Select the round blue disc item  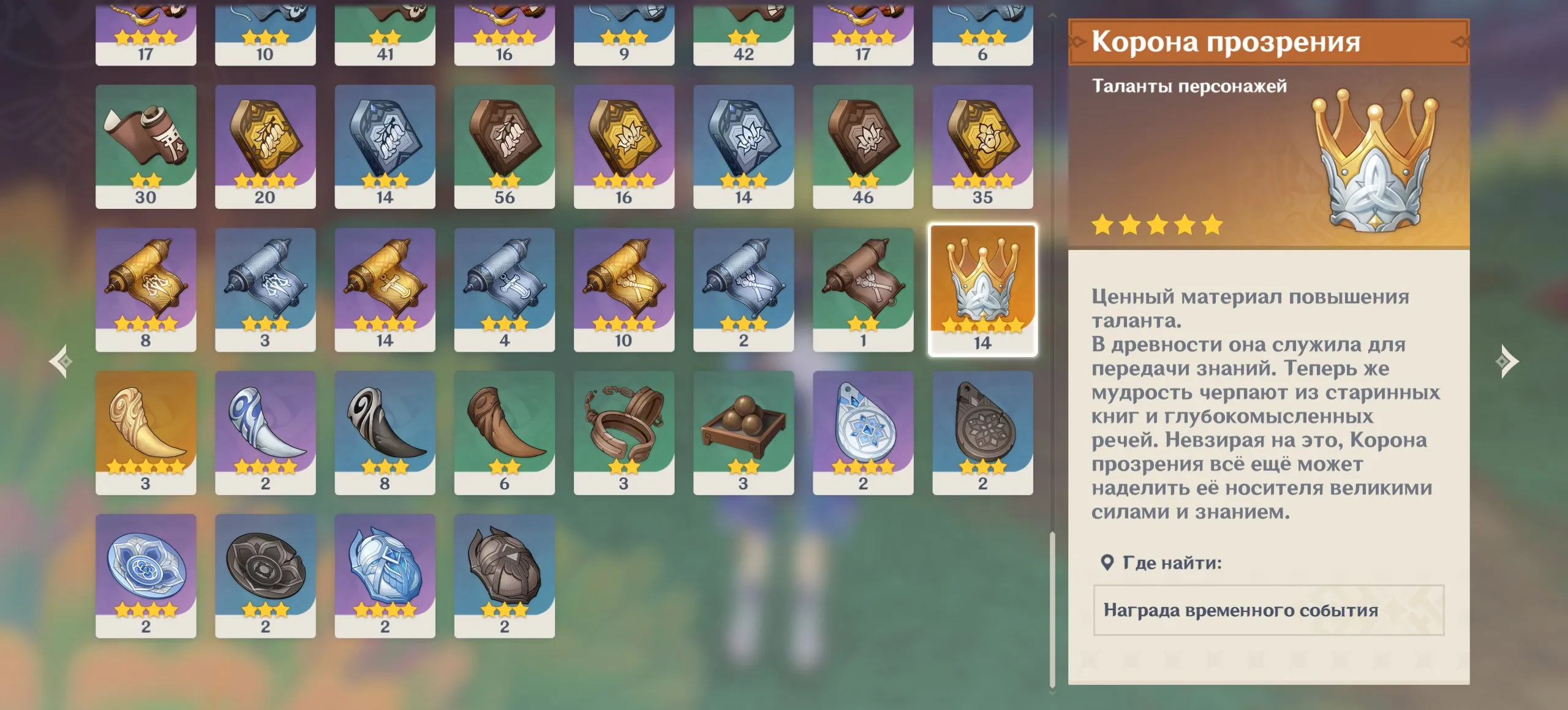click(146, 575)
